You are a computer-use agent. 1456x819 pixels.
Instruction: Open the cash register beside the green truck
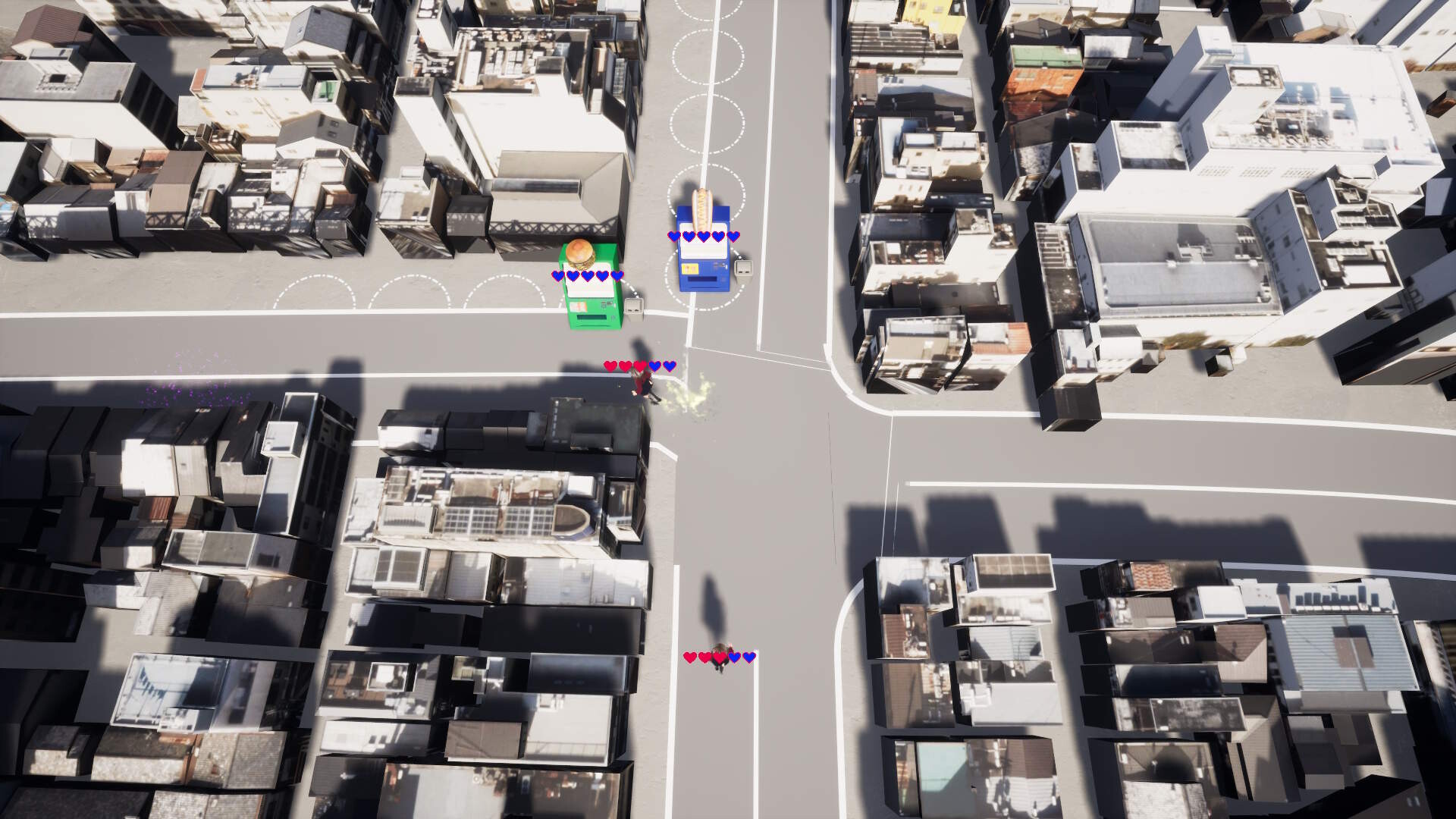point(633,309)
